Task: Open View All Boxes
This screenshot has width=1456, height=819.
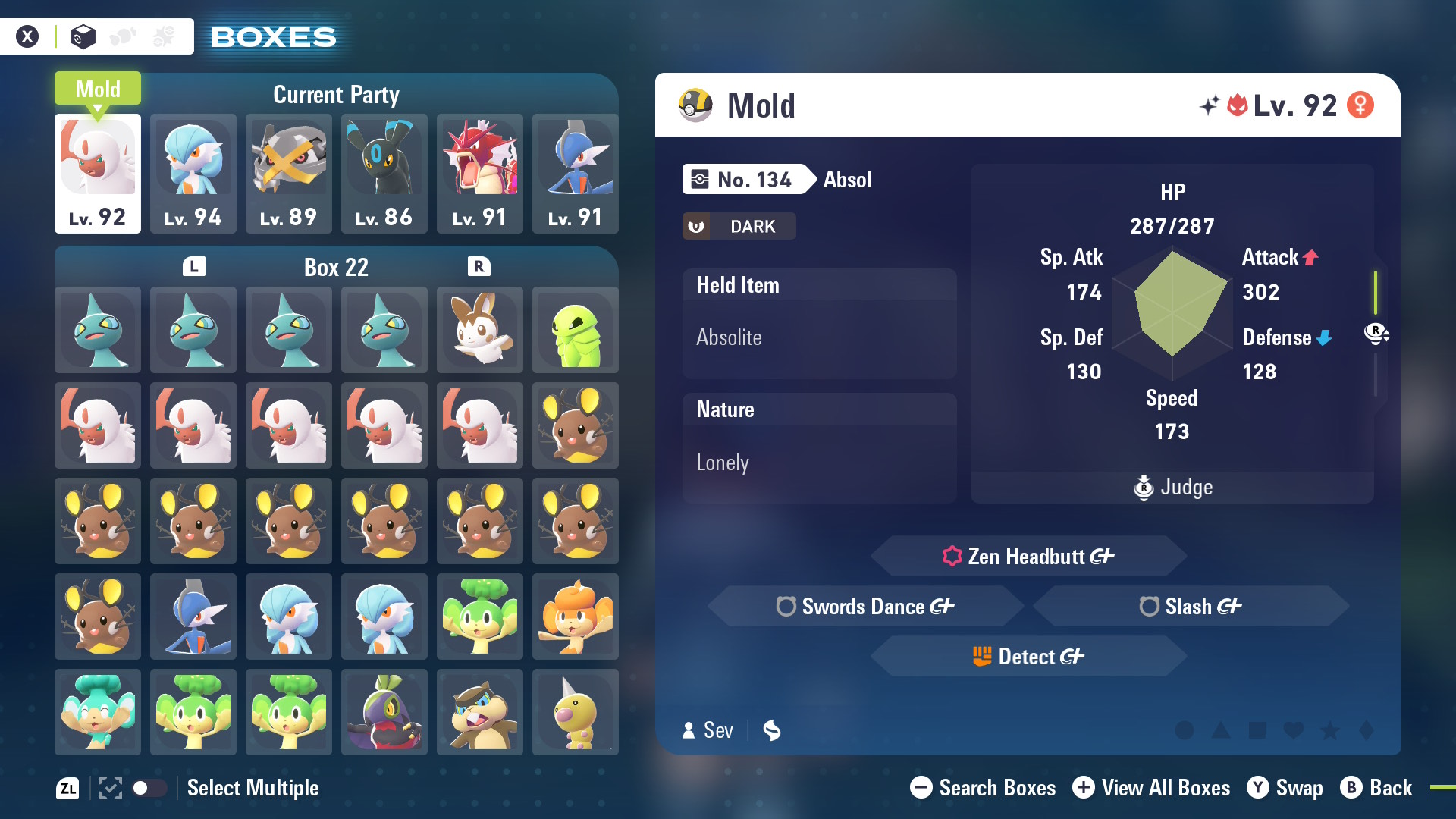Action: coord(1151,788)
